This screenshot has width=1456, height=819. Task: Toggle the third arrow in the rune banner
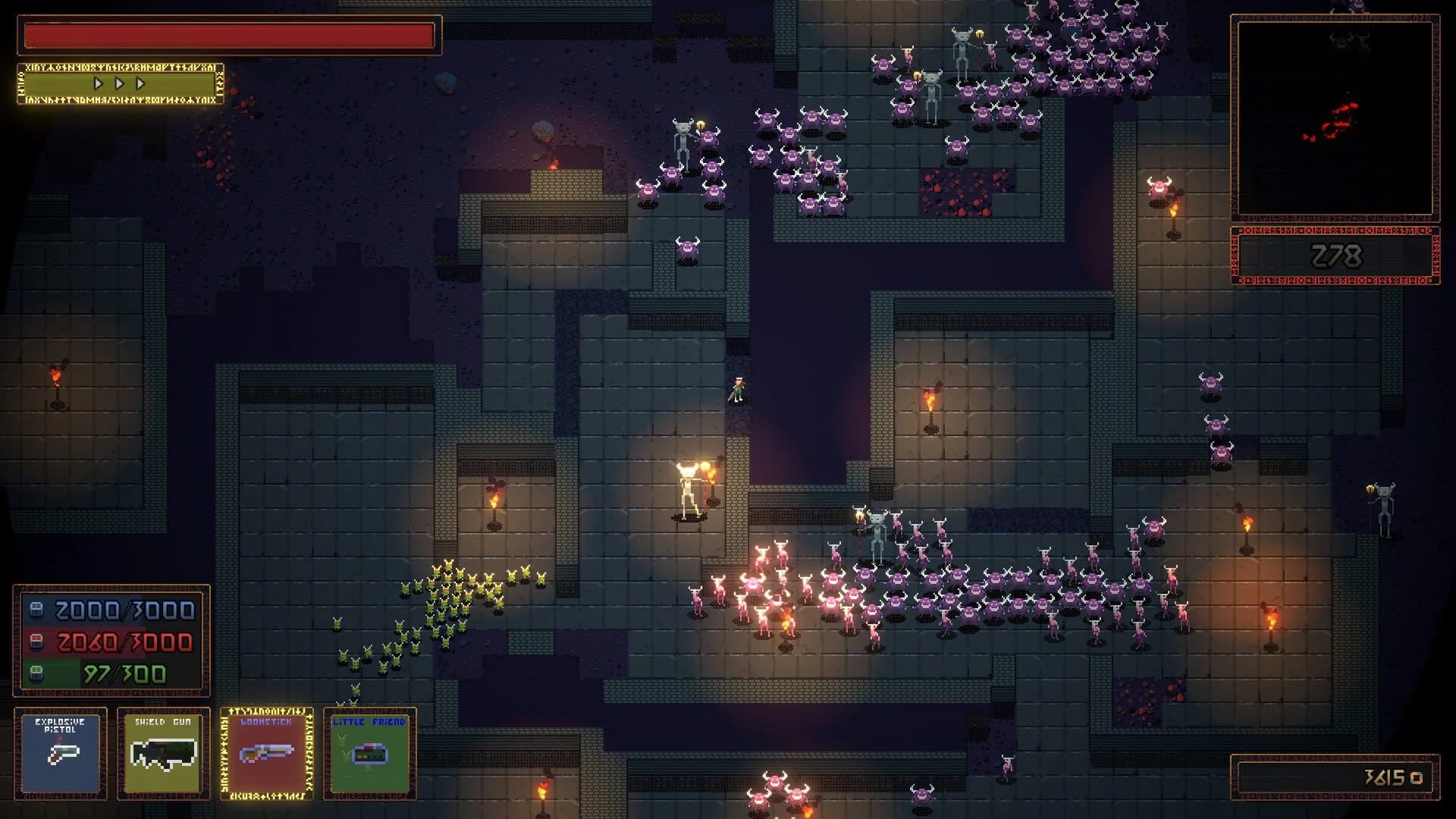coord(139,84)
